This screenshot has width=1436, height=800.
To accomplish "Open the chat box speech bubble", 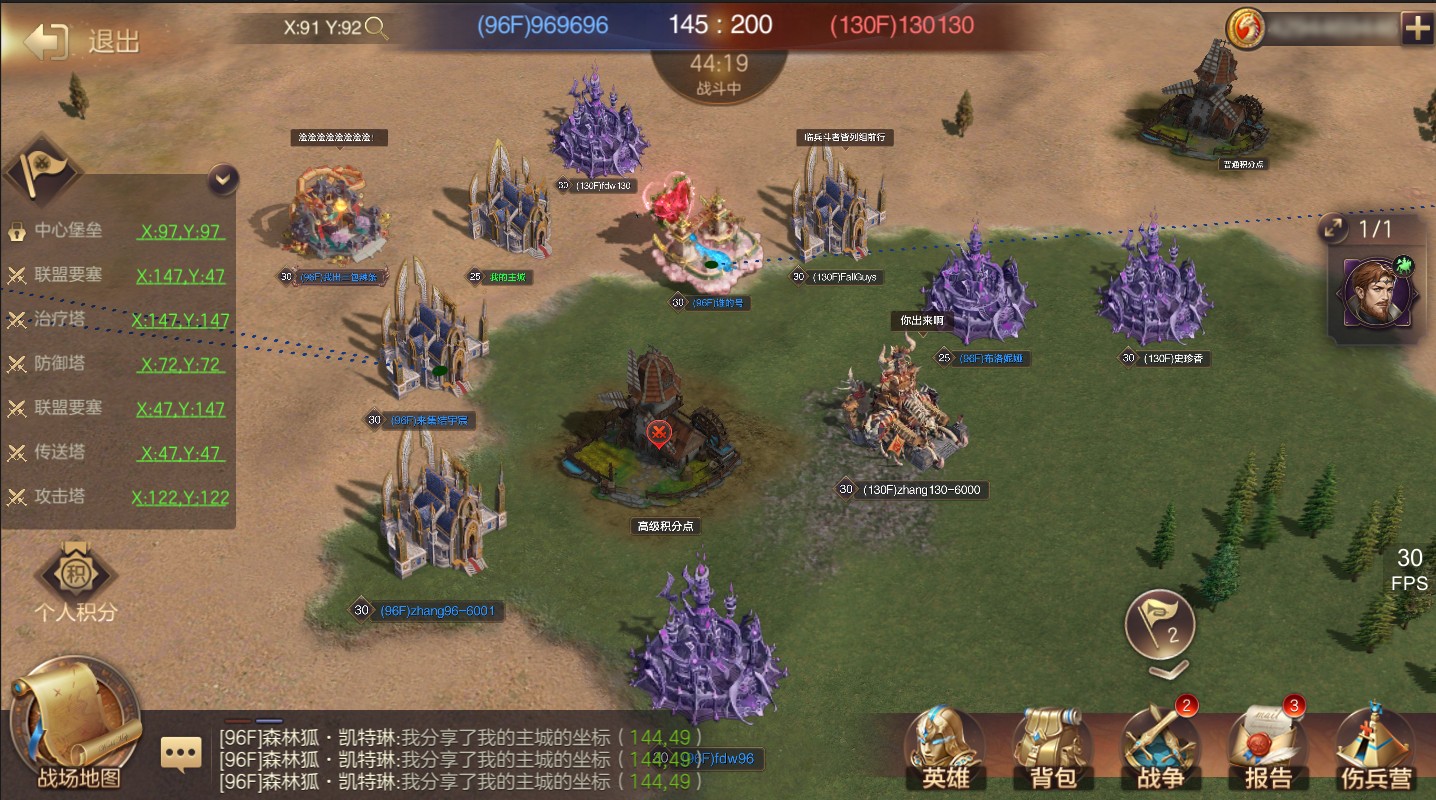I will pos(181,754).
